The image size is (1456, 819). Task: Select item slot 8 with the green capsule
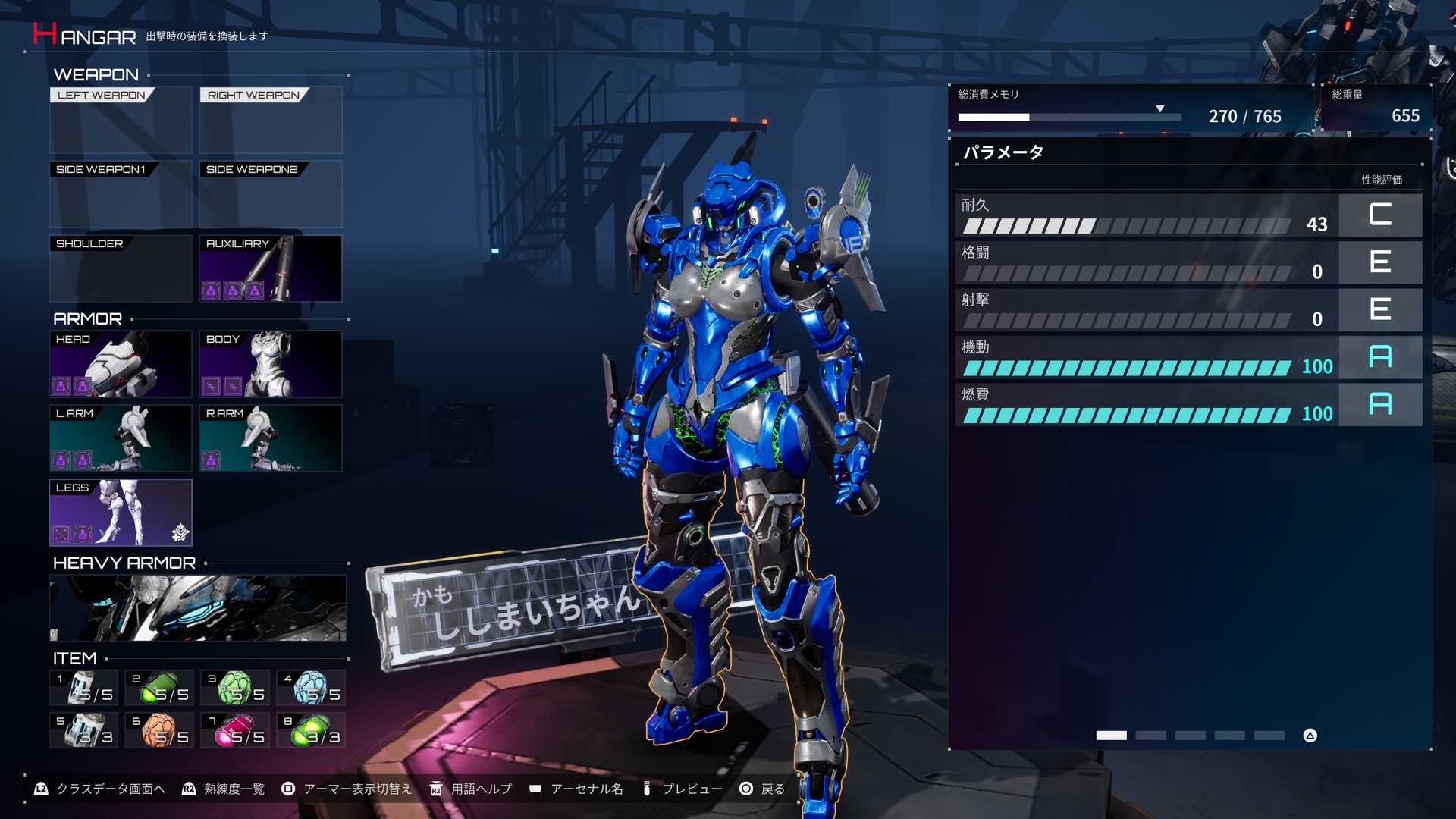(x=312, y=730)
